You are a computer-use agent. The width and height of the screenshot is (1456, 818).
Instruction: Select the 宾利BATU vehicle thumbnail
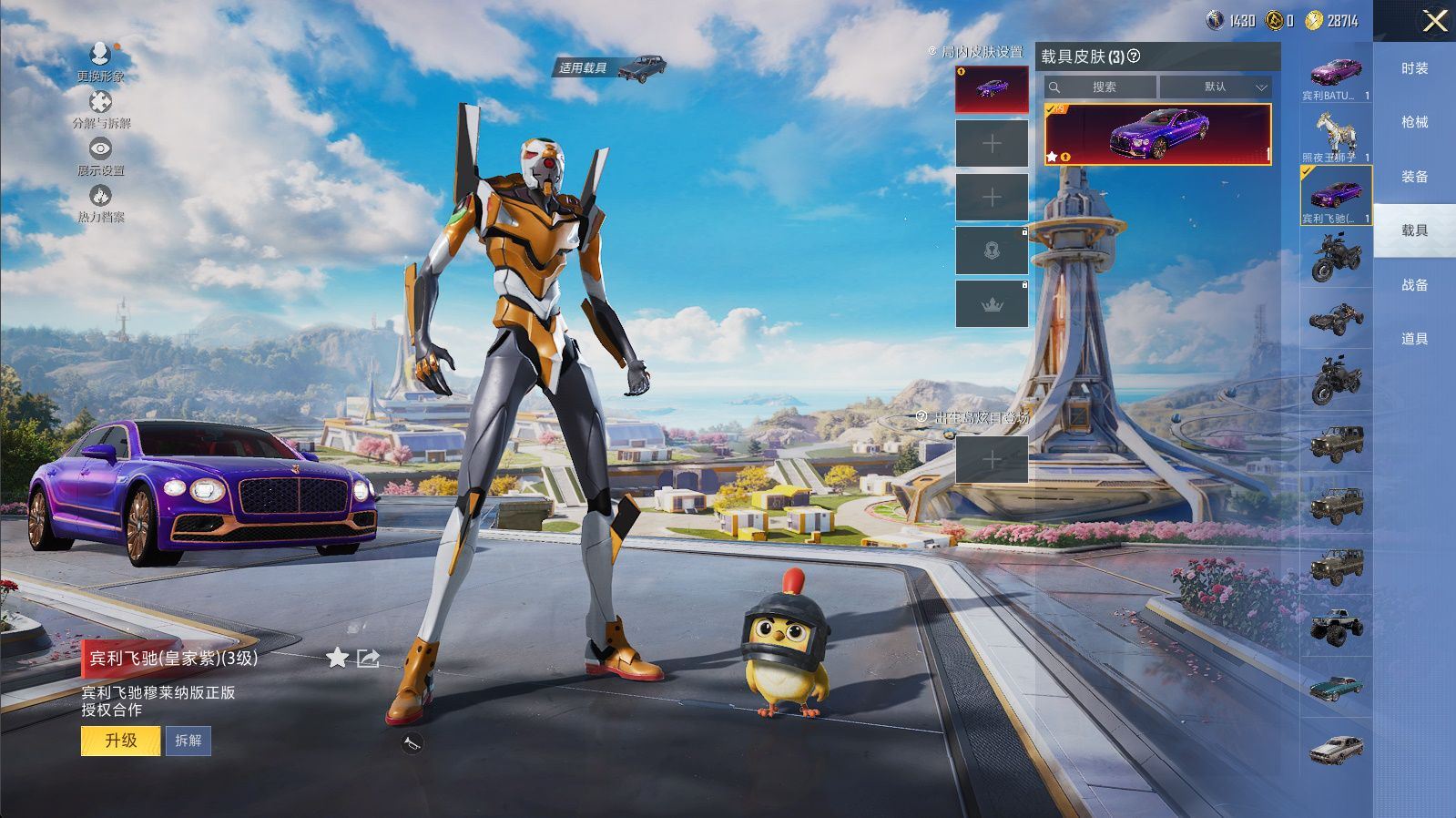click(1336, 77)
